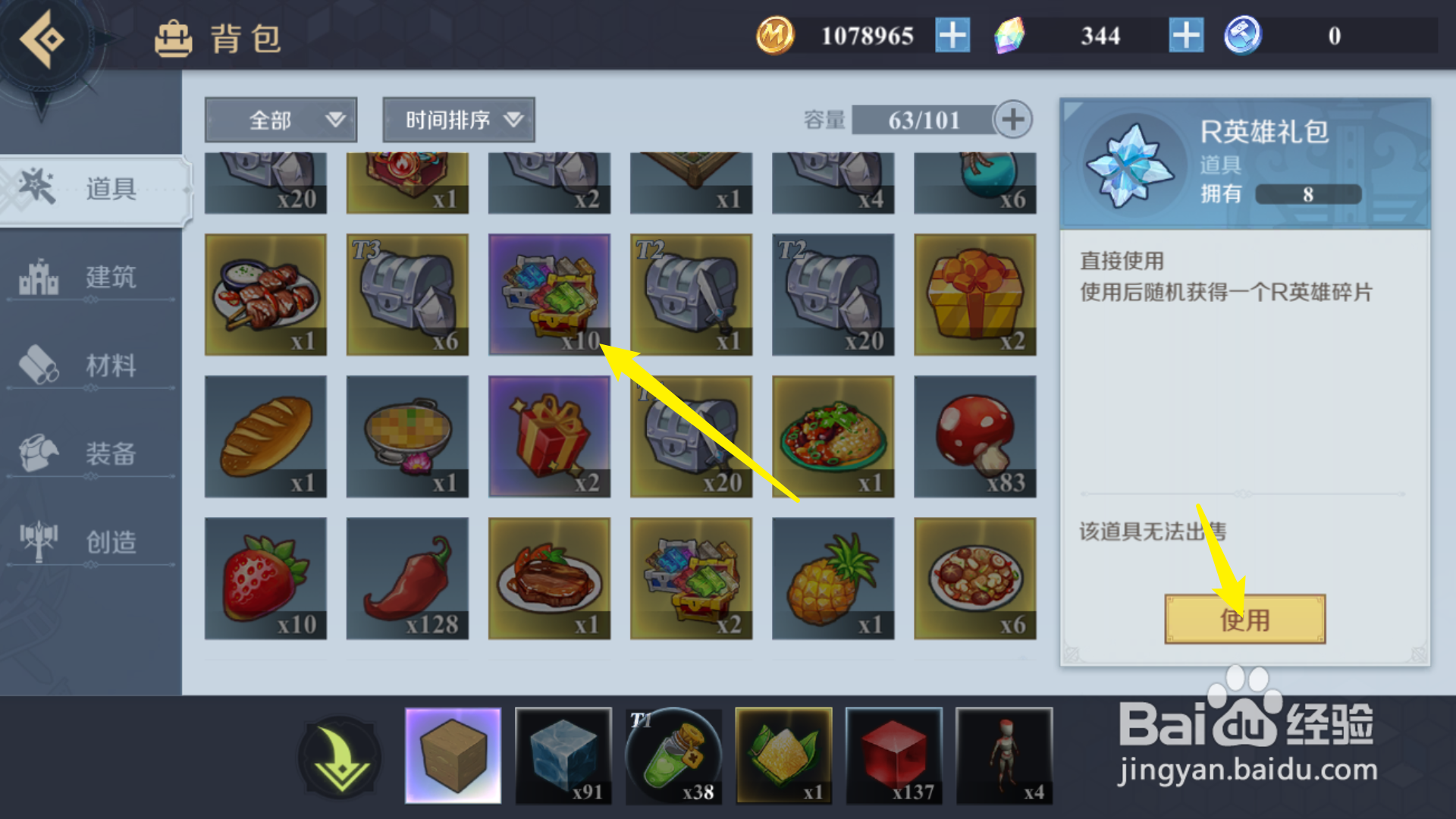Navigate back with the top-left arrow

pos(43,38)
